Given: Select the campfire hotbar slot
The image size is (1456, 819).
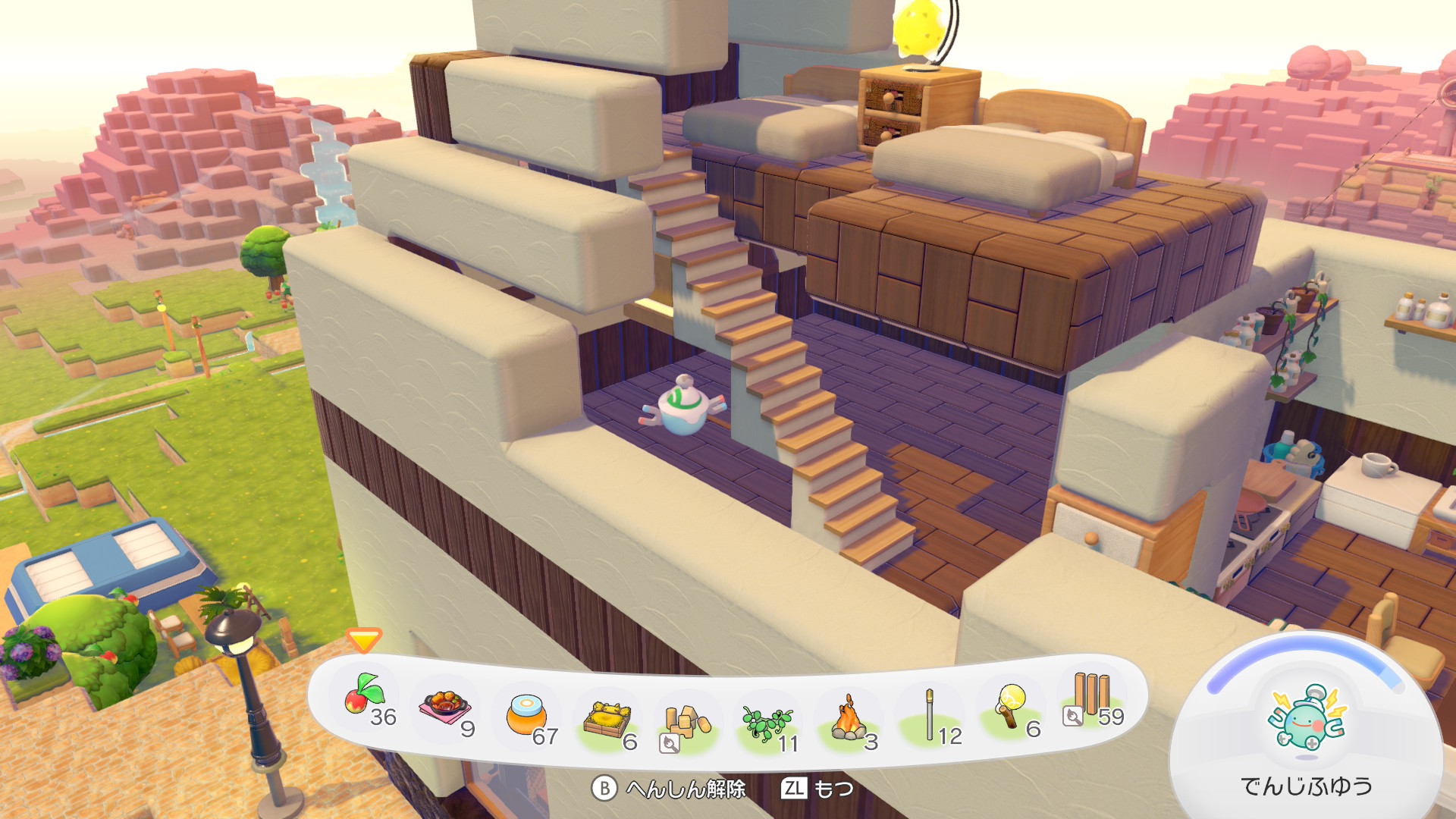Looking at the screenshot, I should click(x=849, y=720).
